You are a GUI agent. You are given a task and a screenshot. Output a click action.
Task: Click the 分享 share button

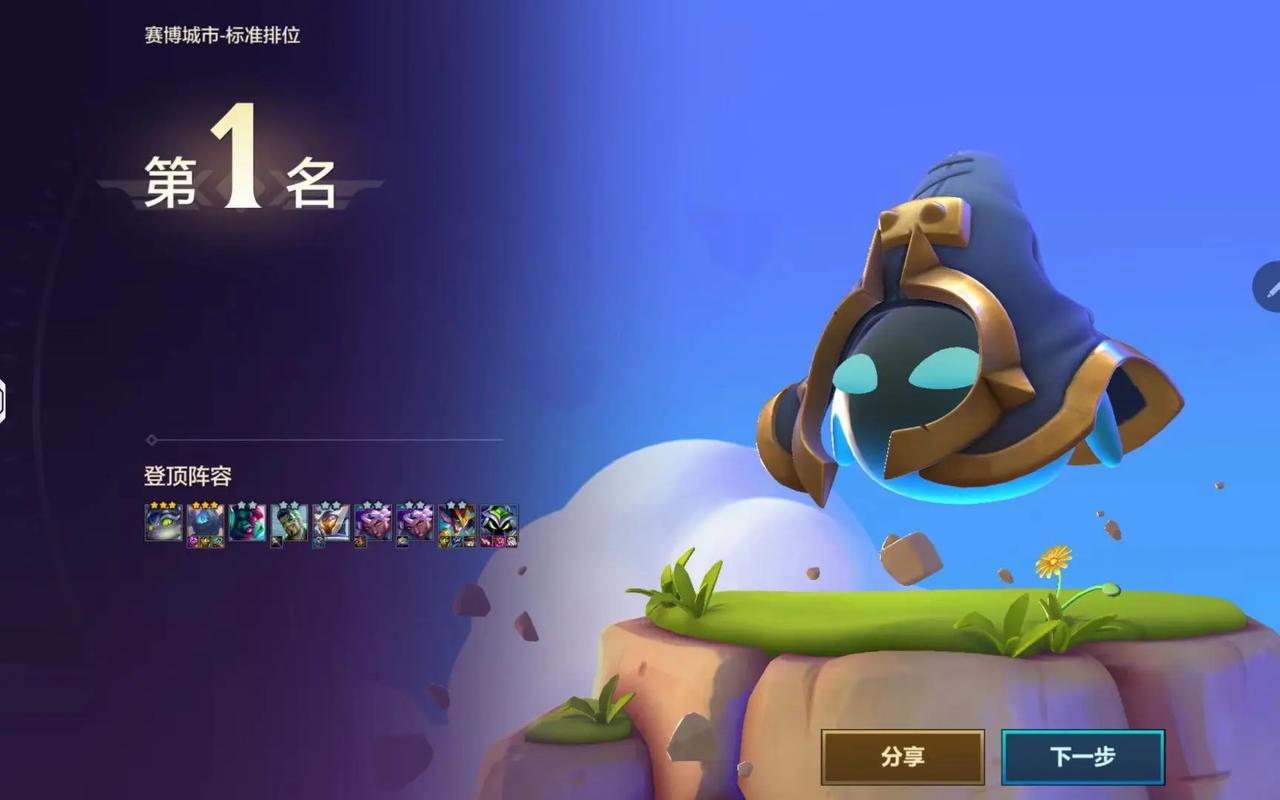click(902, 757)
